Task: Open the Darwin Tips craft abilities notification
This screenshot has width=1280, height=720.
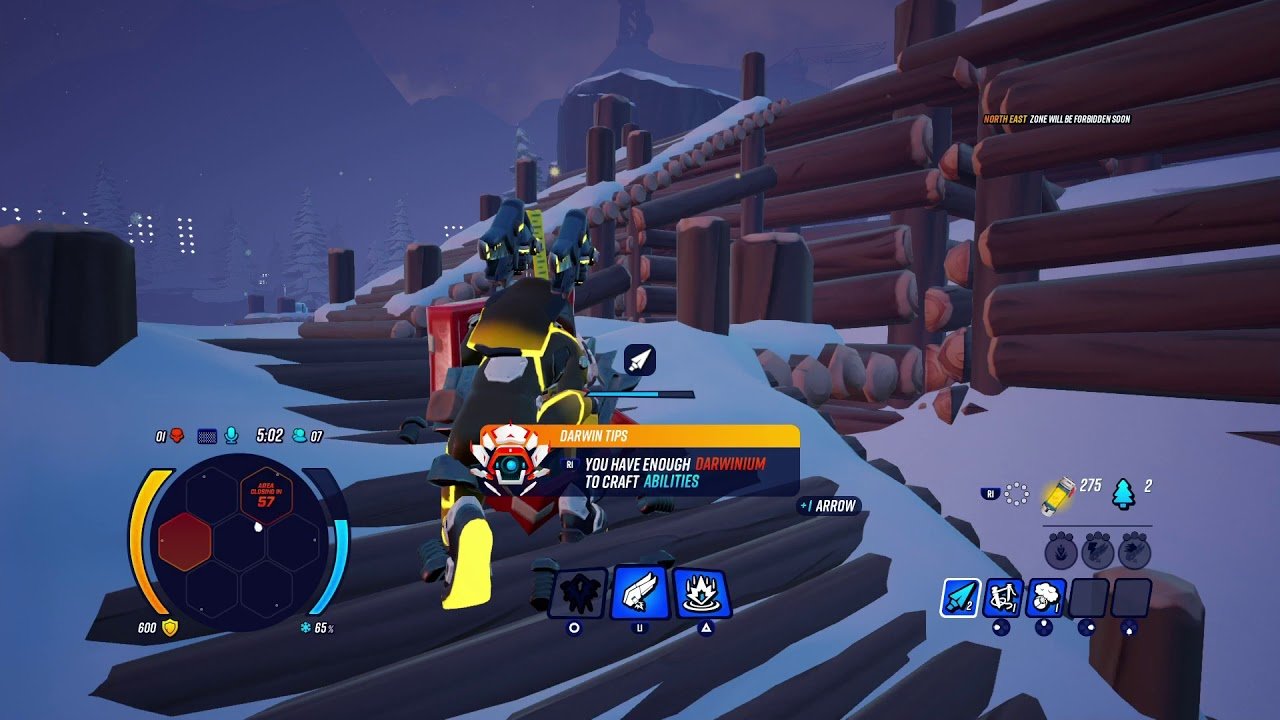Action: 640,462
